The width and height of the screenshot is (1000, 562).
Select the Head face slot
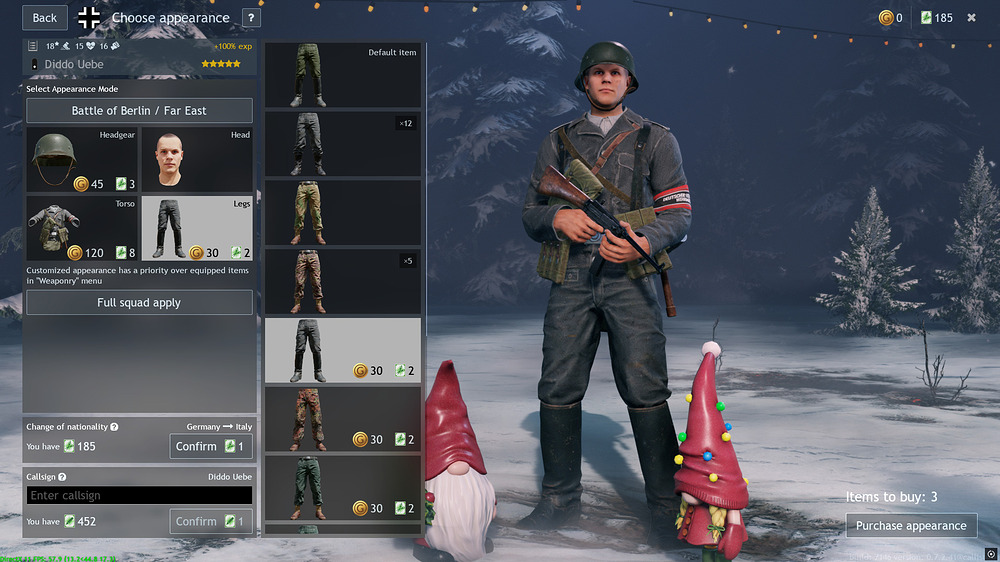(196, 160)
